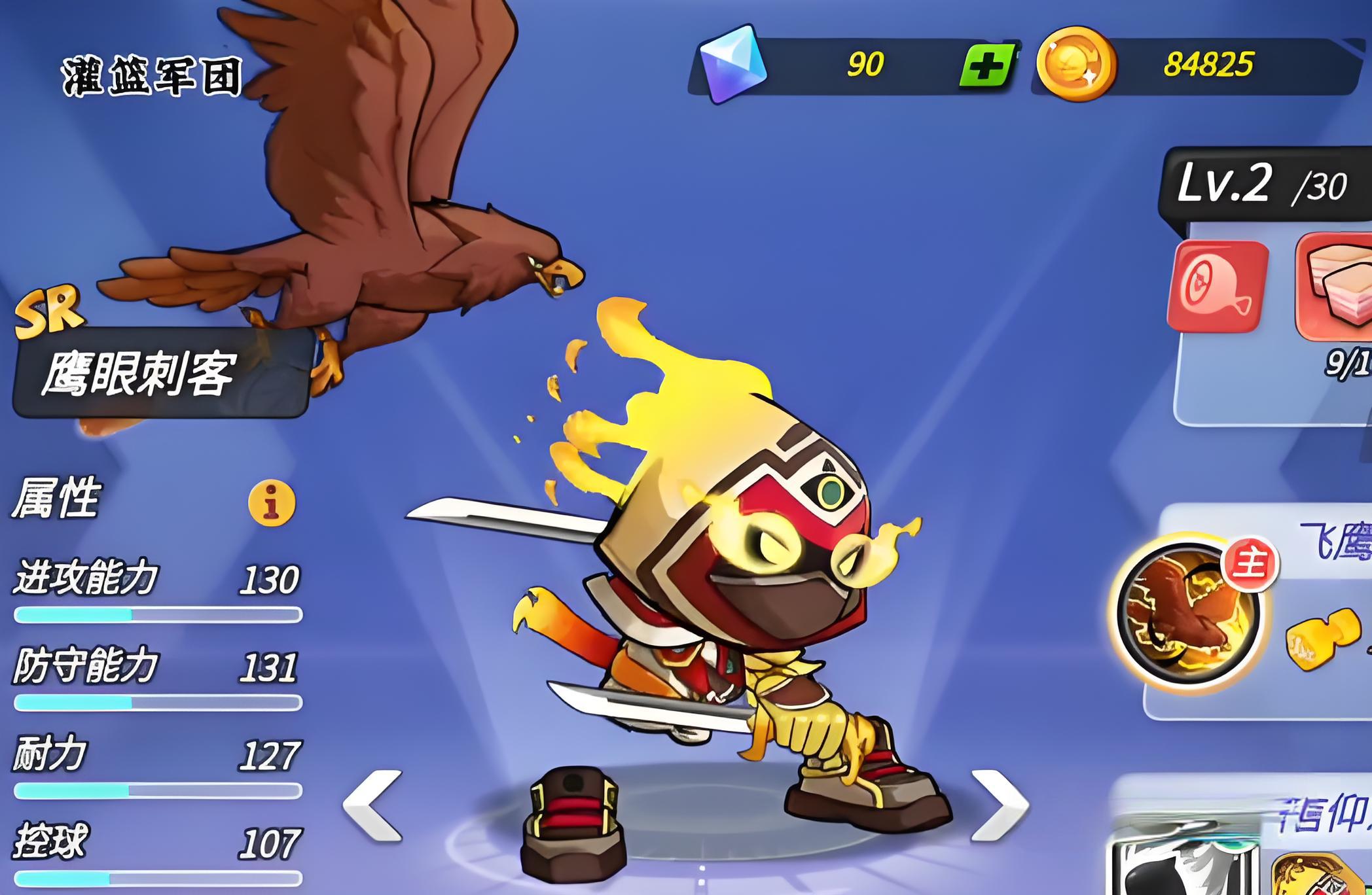Add more diamonds with the green plus
This screenshot has height=895, width=1372.
tap(988, 65)
